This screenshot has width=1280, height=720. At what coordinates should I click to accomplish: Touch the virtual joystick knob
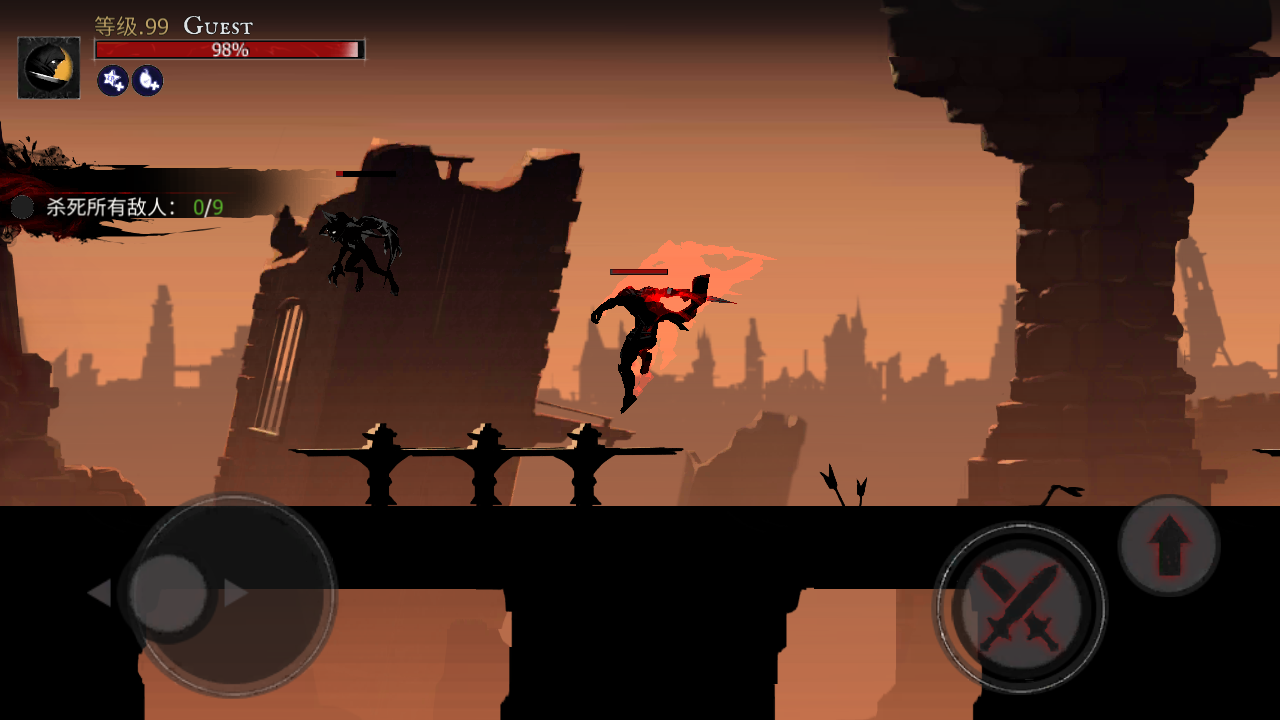pyautogui.click(x=169, y=593)
